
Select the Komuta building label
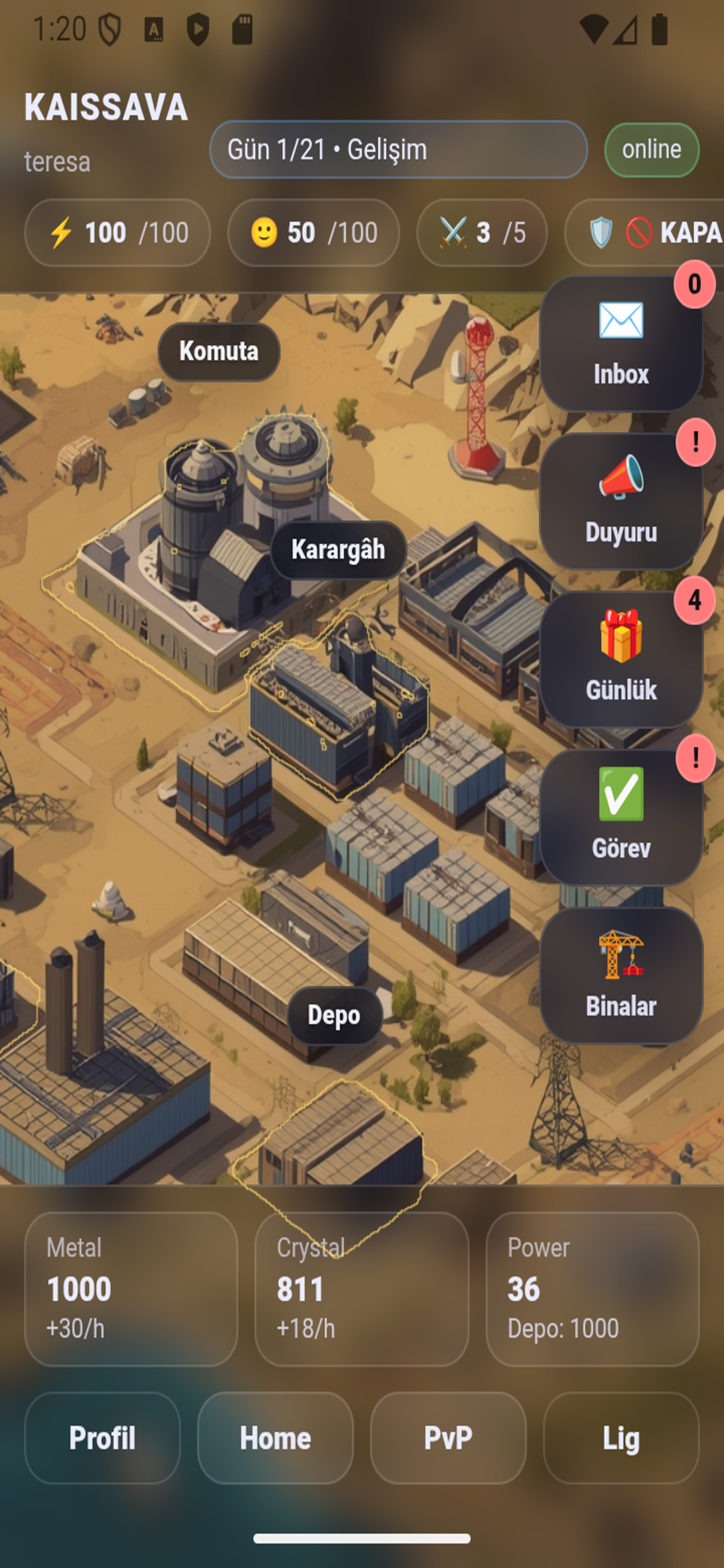click(x=219, y=351)
